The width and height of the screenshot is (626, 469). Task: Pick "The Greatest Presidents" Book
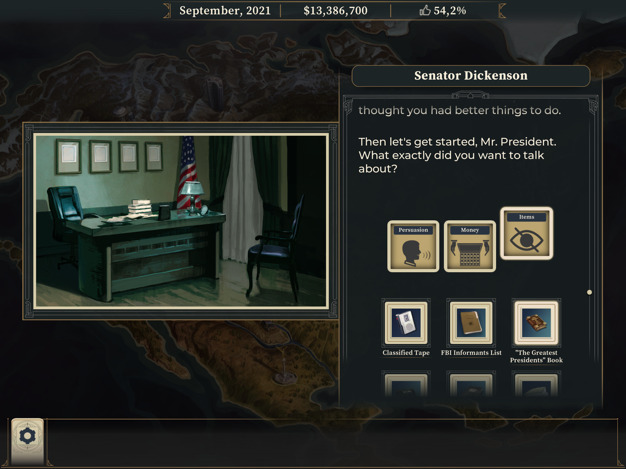(x=536, y=324)
